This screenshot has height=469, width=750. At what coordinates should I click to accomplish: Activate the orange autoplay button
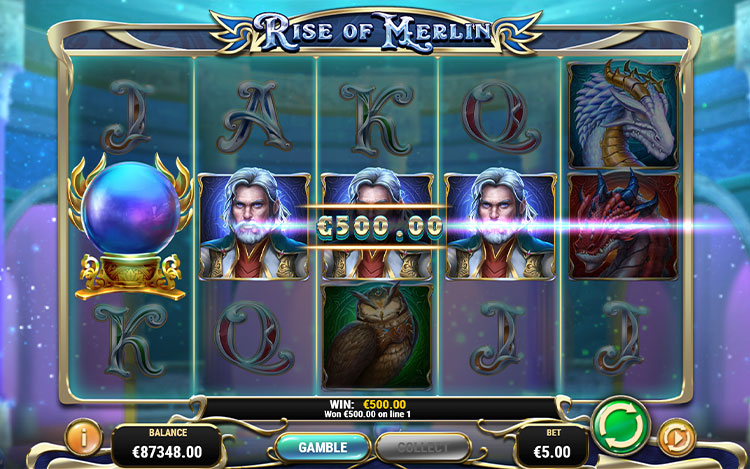point(677,438)
